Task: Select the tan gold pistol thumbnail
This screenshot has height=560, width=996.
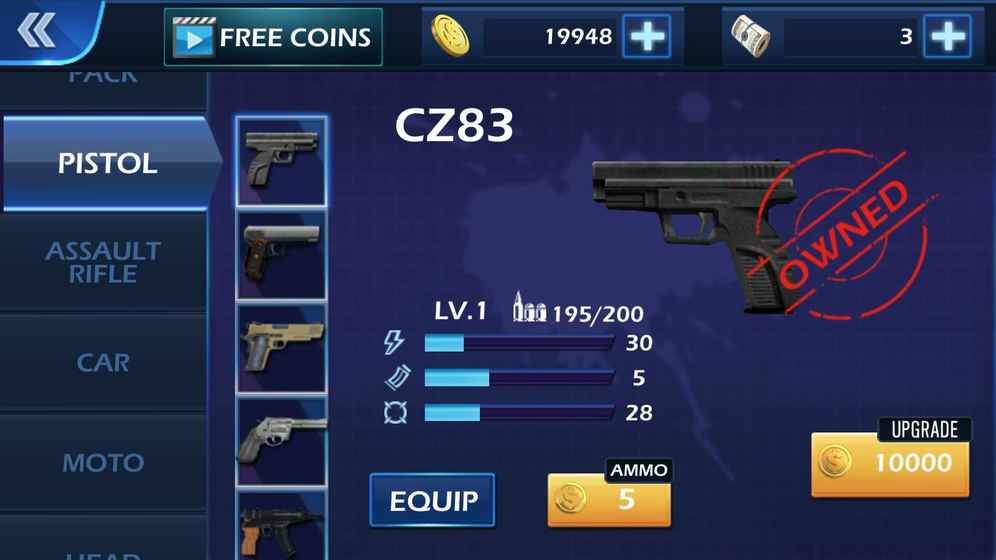Action: click(x=281, y=349)
